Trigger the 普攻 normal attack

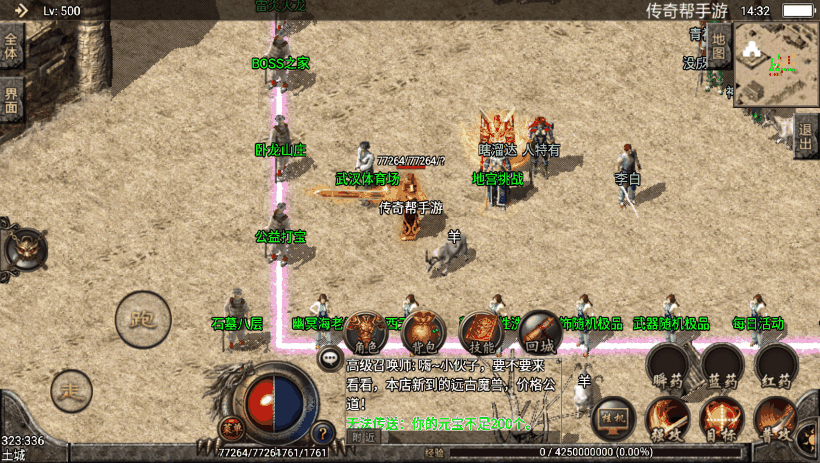[x=777, y=418]
